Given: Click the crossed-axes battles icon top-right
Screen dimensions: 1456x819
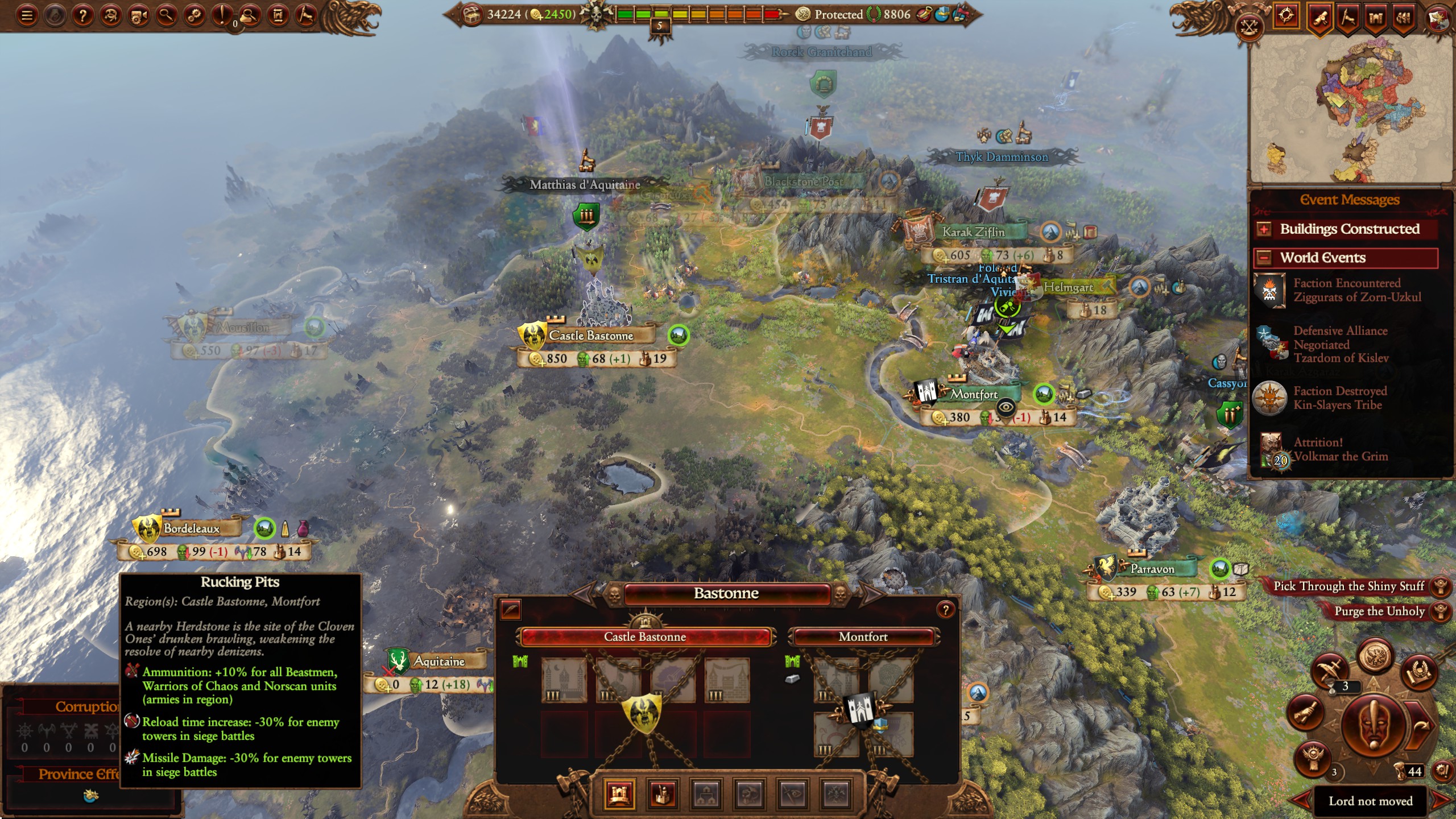Looking at the screenshot, I should pyautogui.click(x=1249, y=26).
